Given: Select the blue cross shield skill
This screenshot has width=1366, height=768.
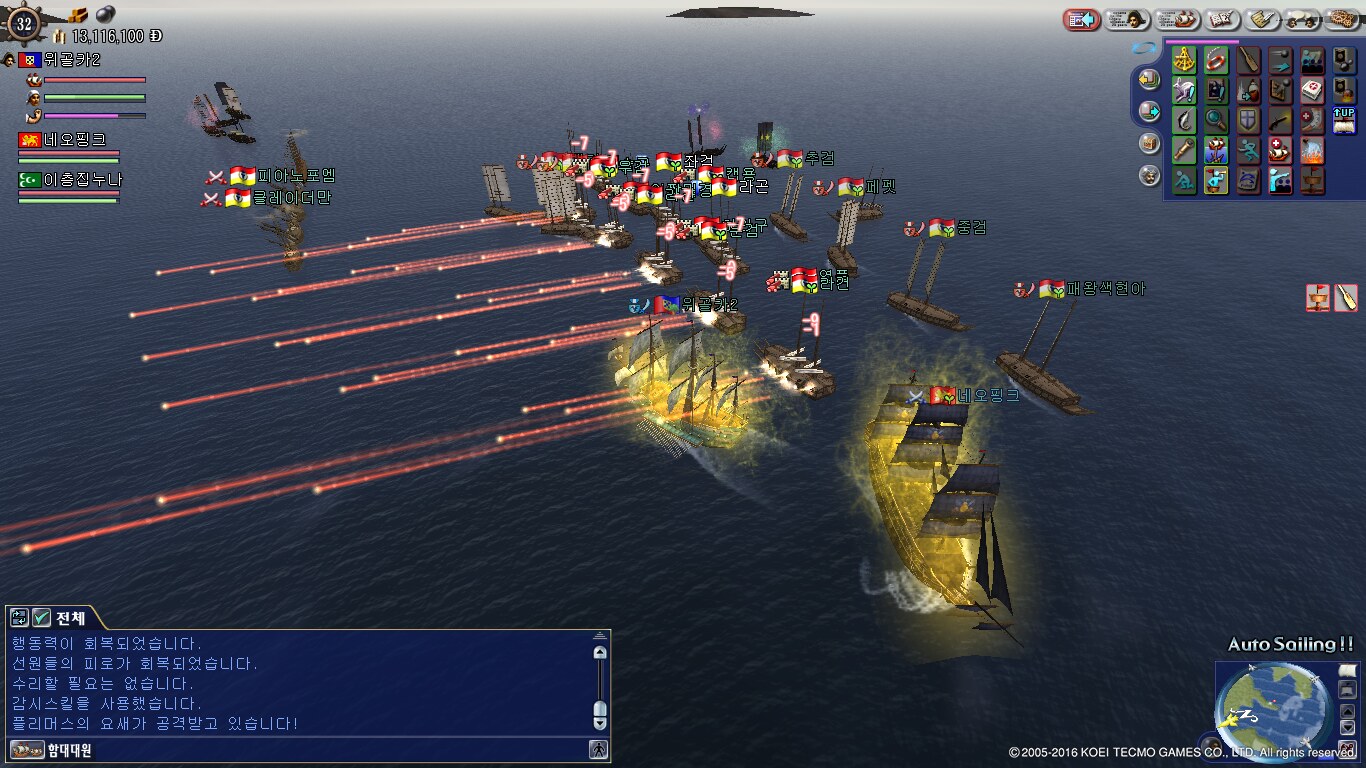Looking at the screenshot, I should tap(1248, 121).
